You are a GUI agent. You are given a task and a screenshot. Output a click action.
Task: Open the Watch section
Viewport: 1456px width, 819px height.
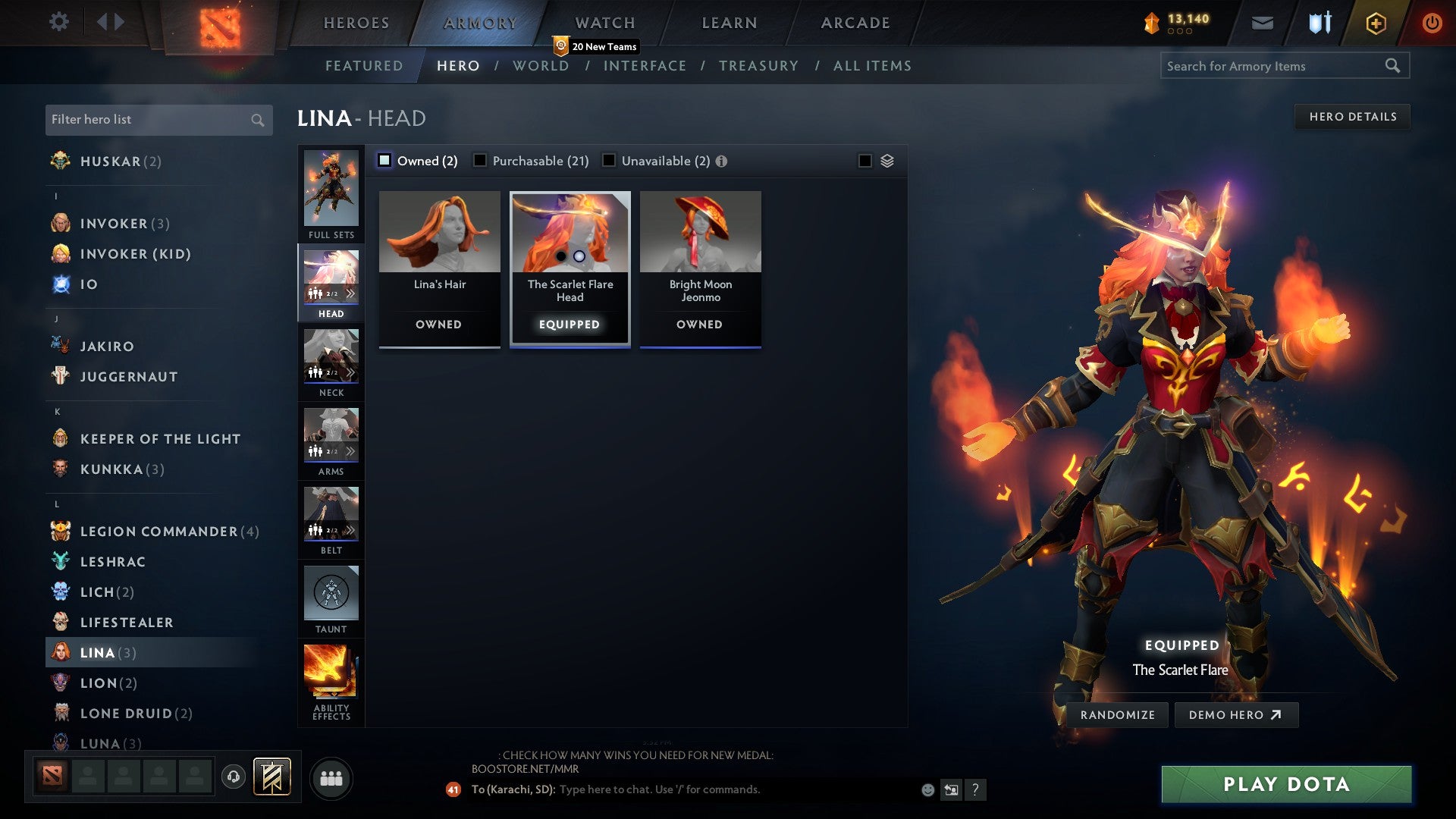pyautogui.click(x=604, y=22)
